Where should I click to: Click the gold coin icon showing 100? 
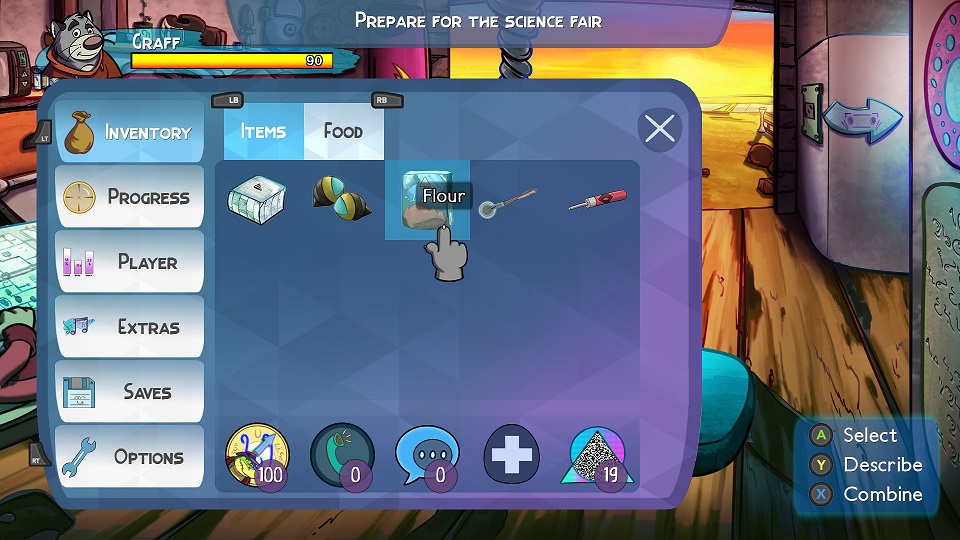257,457
